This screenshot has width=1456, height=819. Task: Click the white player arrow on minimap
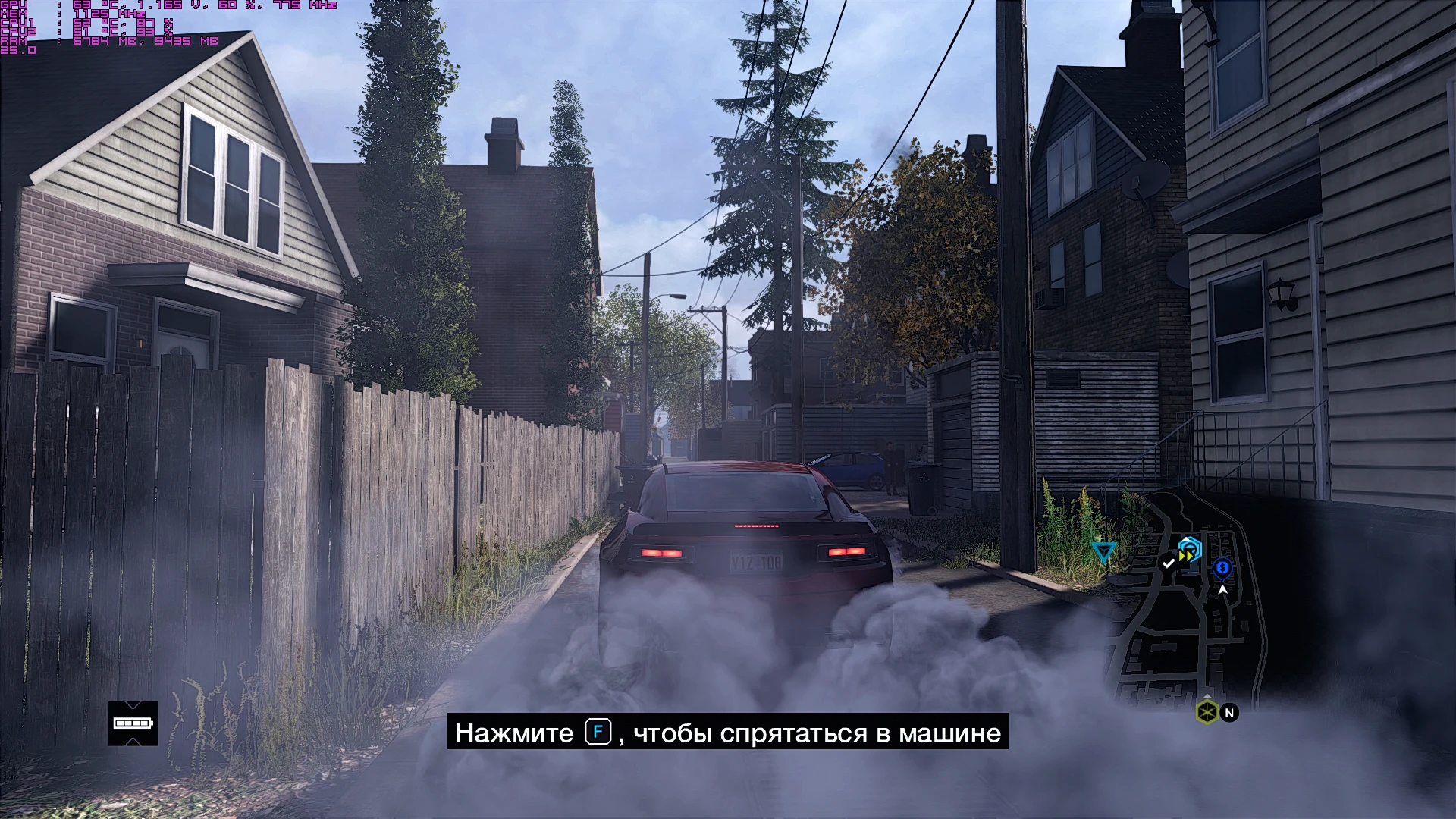(1223, 589)
